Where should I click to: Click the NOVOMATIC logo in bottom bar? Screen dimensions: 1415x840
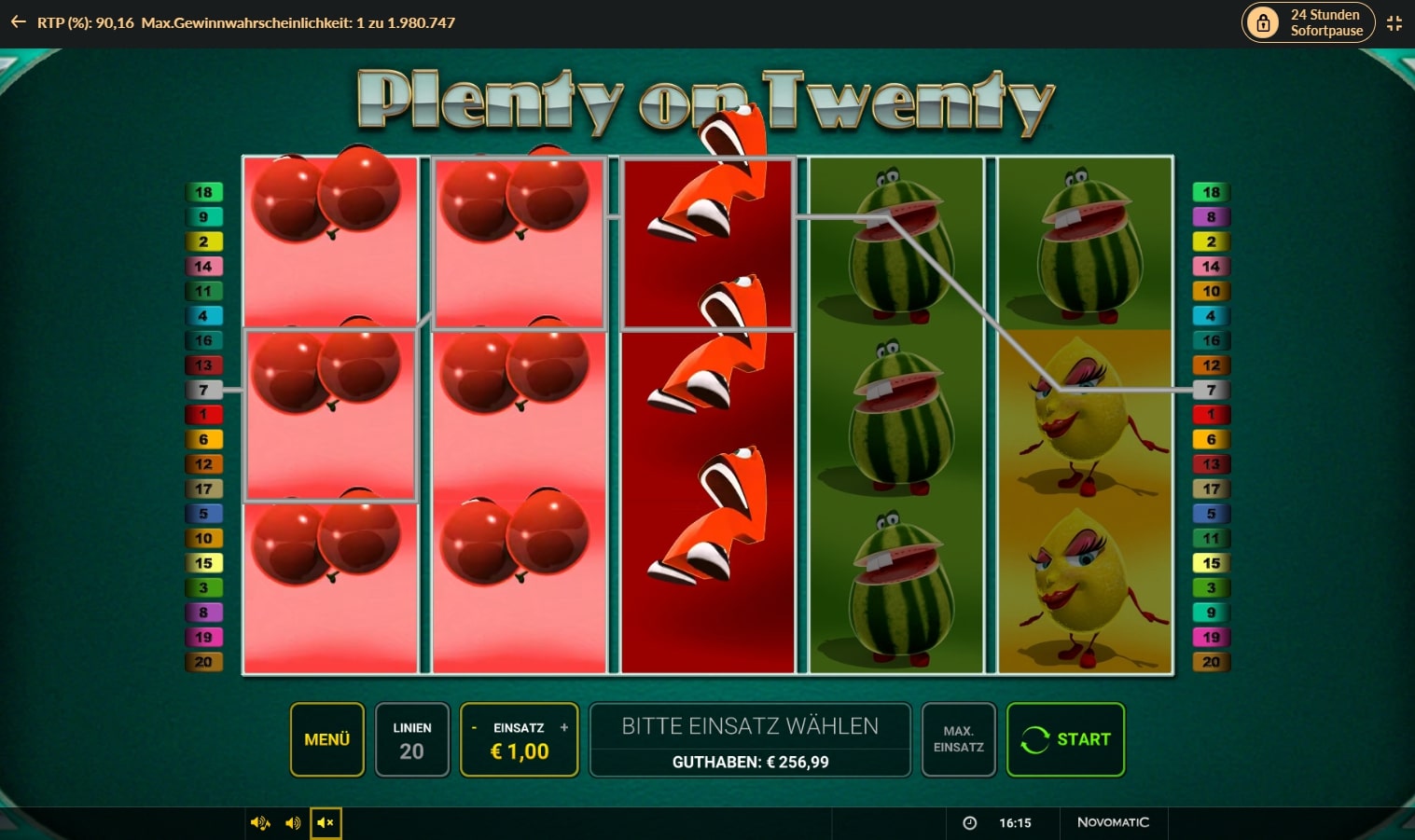click(1116, 823)
